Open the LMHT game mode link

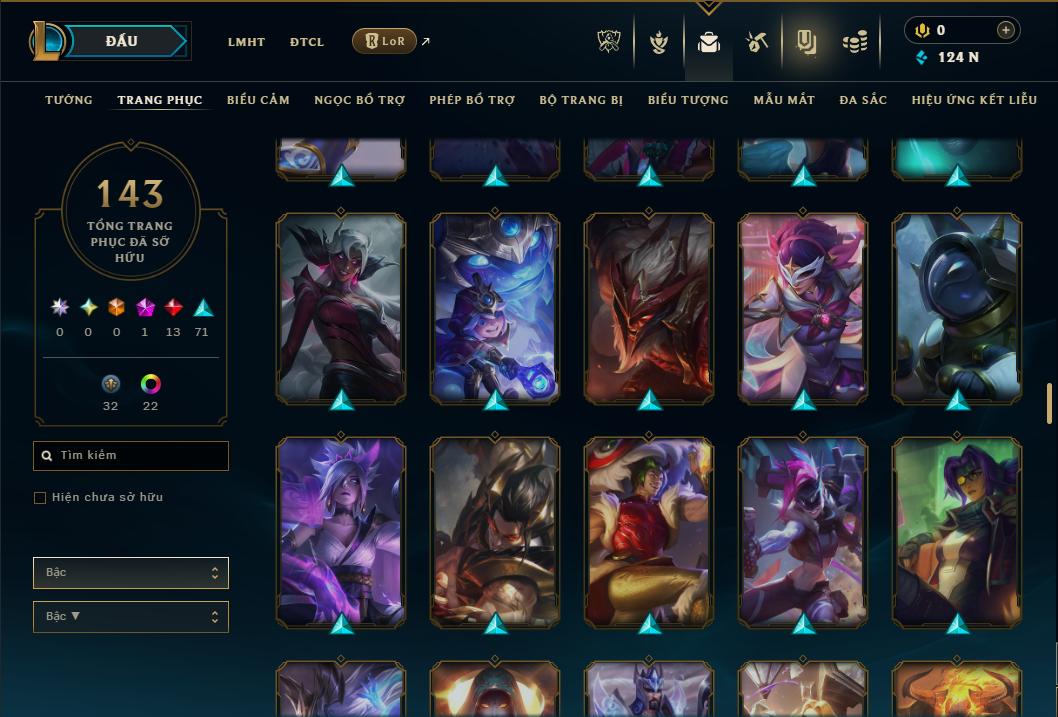pos(246,42)
